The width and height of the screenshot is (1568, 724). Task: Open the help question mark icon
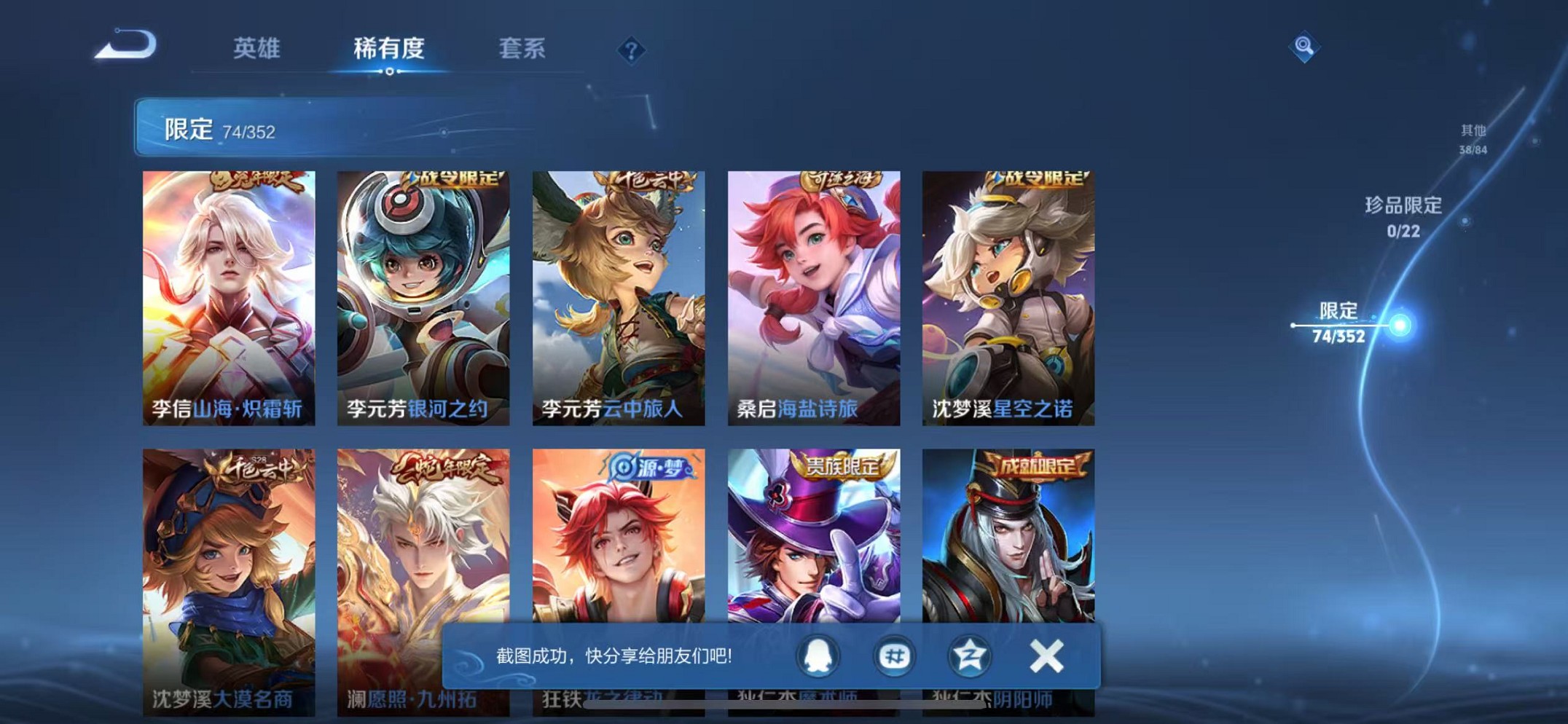pos(631,51)
